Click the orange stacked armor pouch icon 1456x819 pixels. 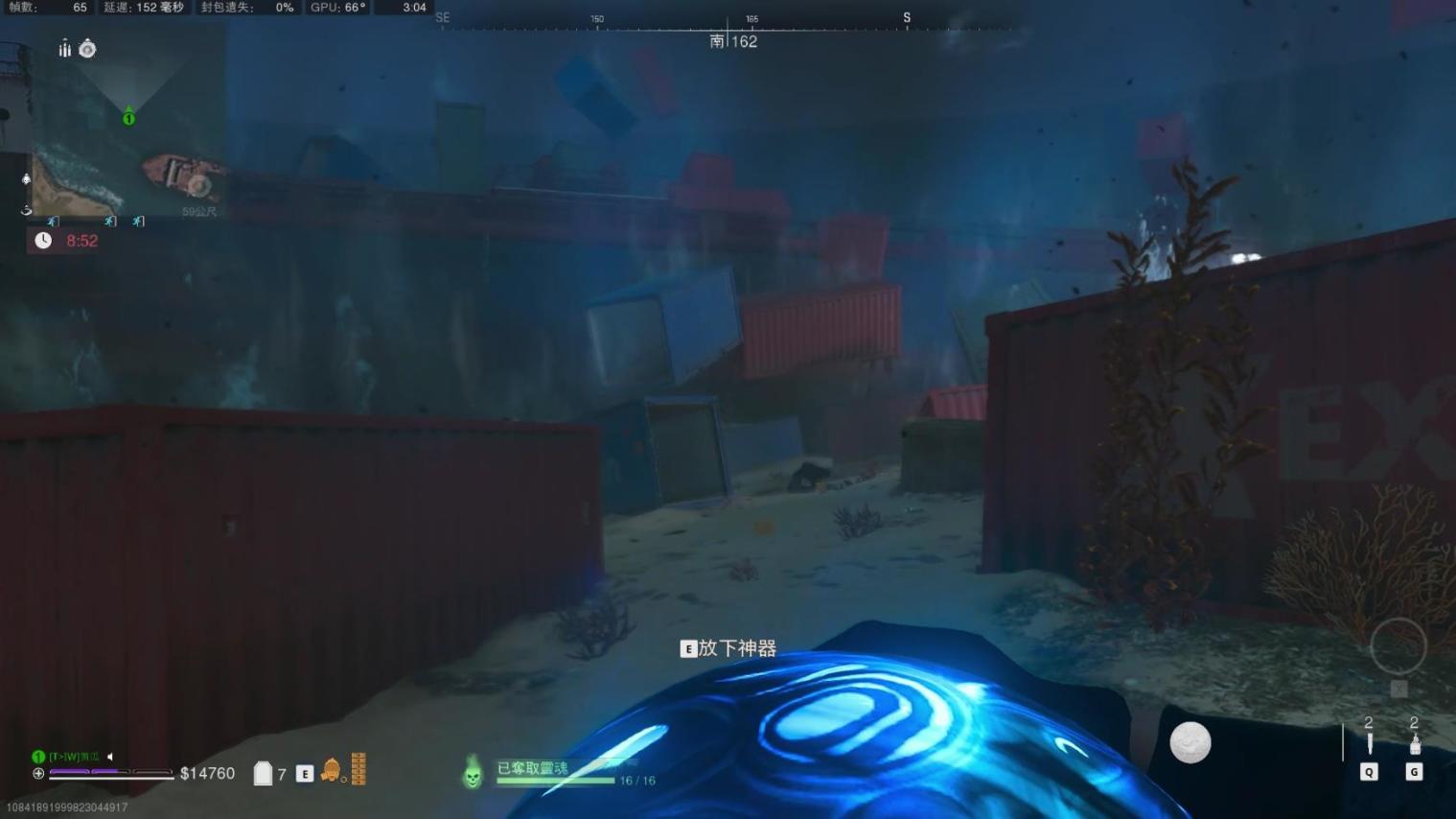(358, 769)
